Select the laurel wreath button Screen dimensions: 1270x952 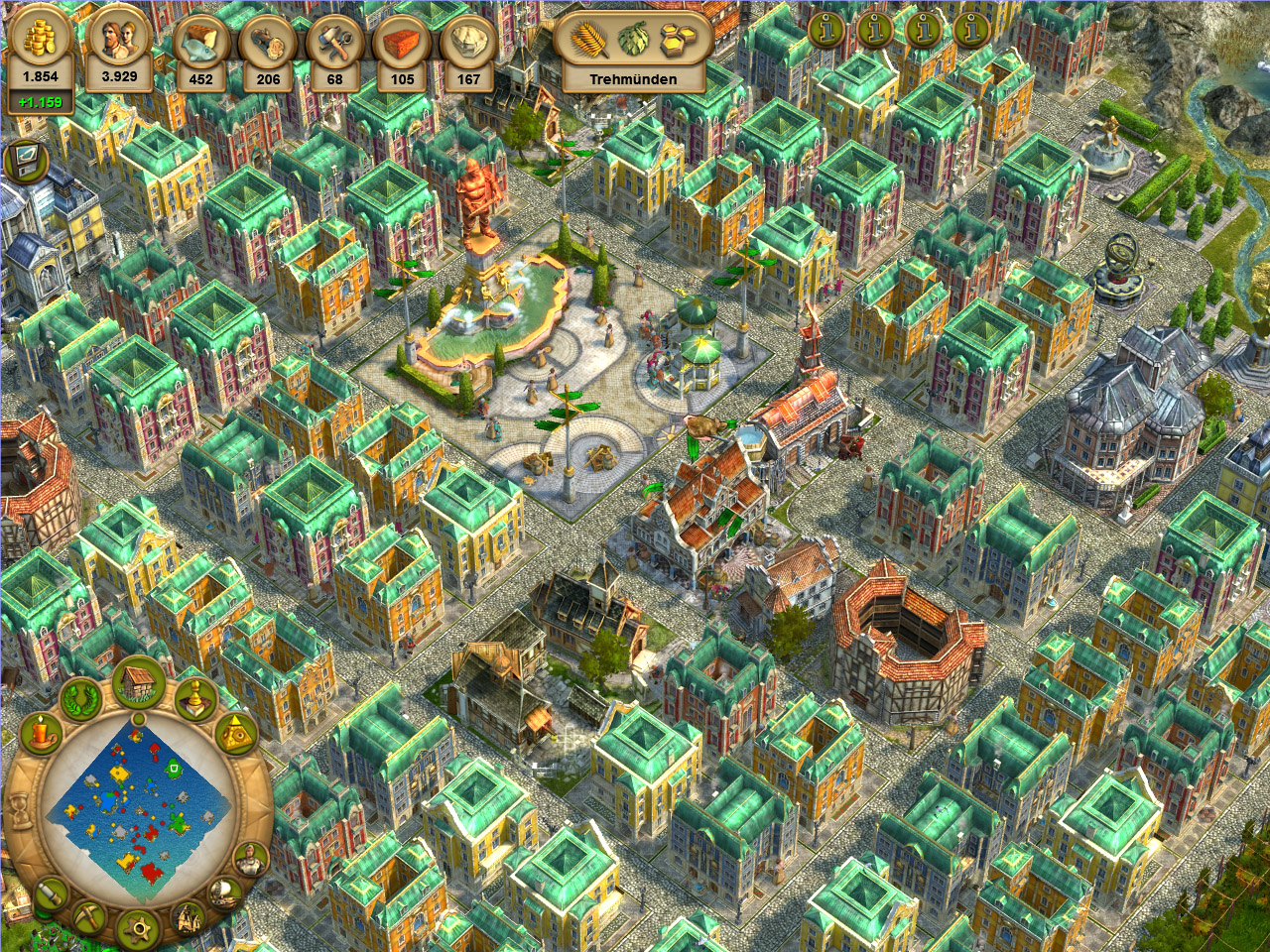click(80, 698)
